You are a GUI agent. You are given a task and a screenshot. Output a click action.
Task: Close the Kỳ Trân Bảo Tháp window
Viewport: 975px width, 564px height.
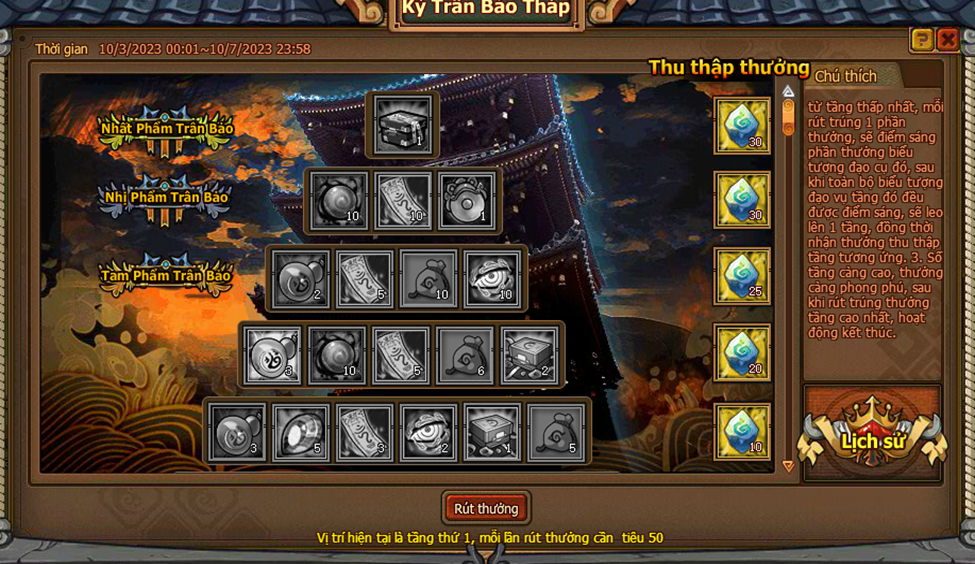coord(947,39)
